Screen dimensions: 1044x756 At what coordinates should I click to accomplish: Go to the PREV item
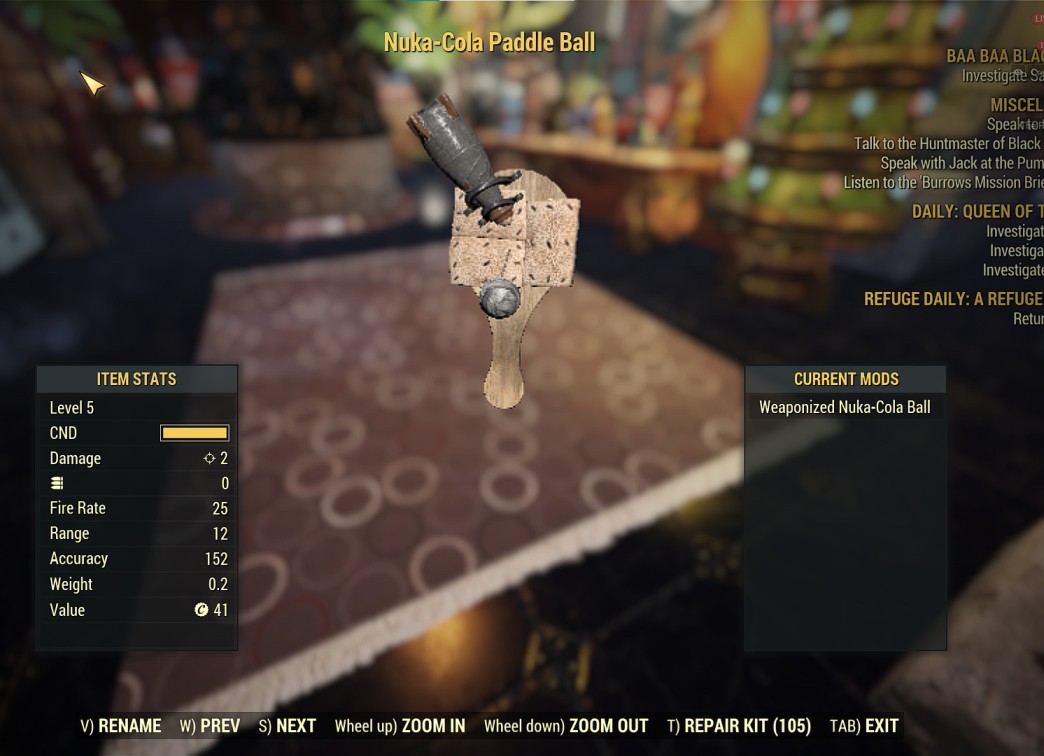coord(210,726)
